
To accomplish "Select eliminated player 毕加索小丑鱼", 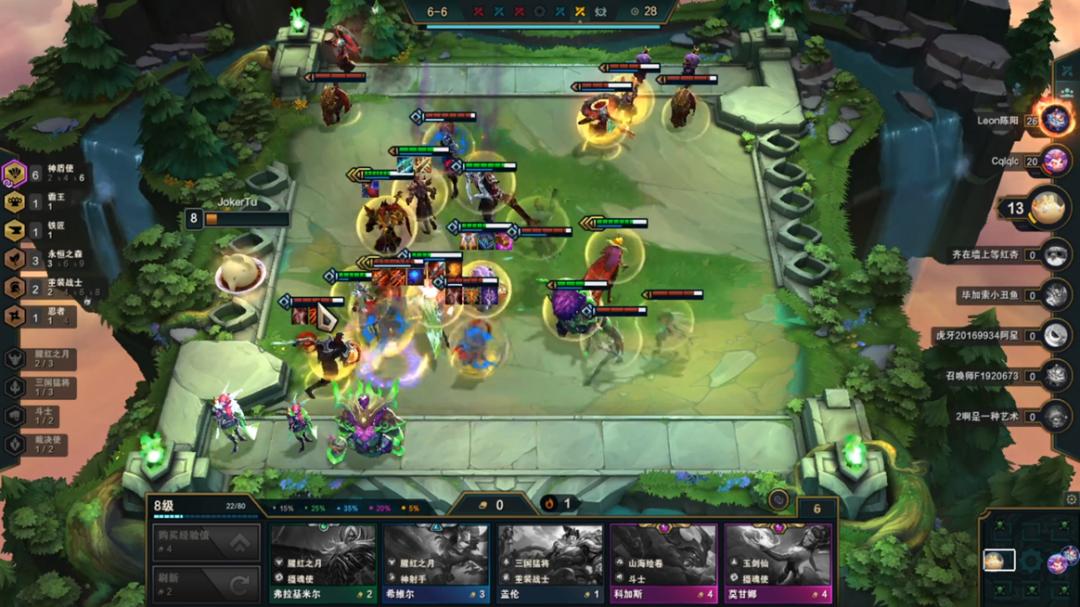I will pos(1055,295).
